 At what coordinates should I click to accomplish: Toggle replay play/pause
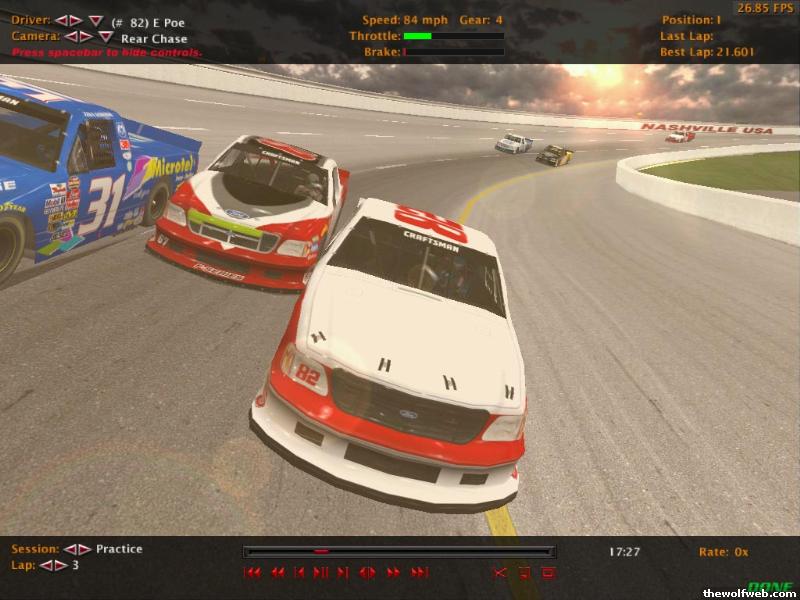coord(321,573)
